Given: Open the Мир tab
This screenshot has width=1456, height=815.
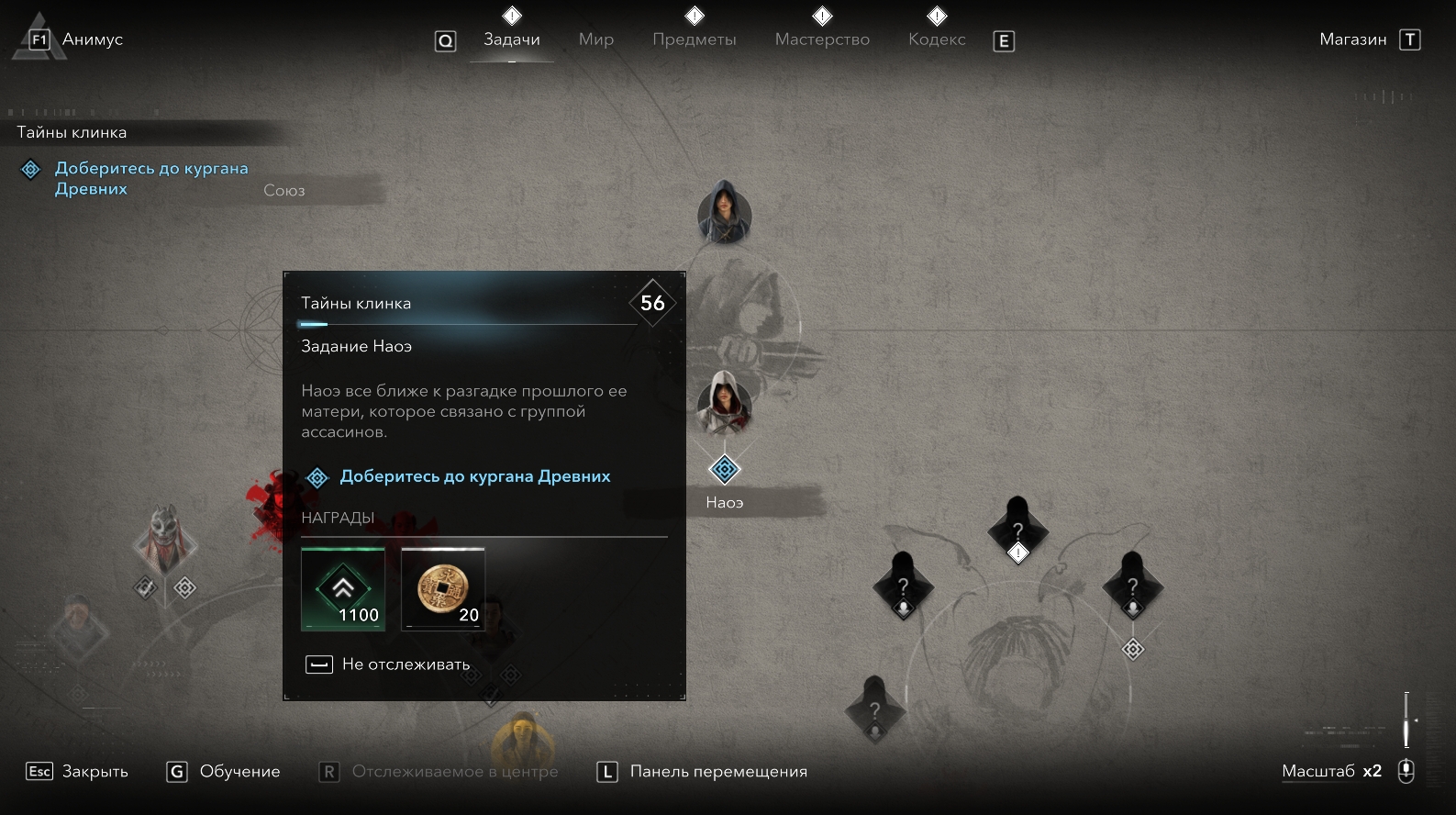Looking at the screenshot, I should [x=595, y=39].
